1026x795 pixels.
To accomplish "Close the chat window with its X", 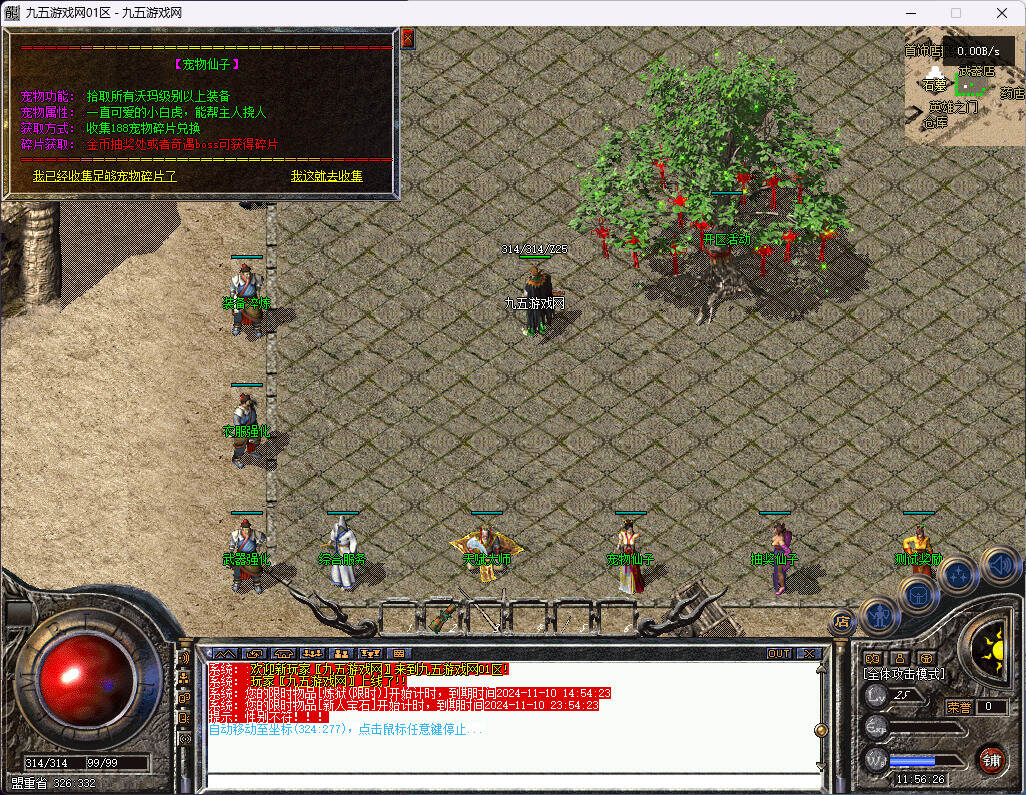I will pyautogui.click(x=808, y=653).
